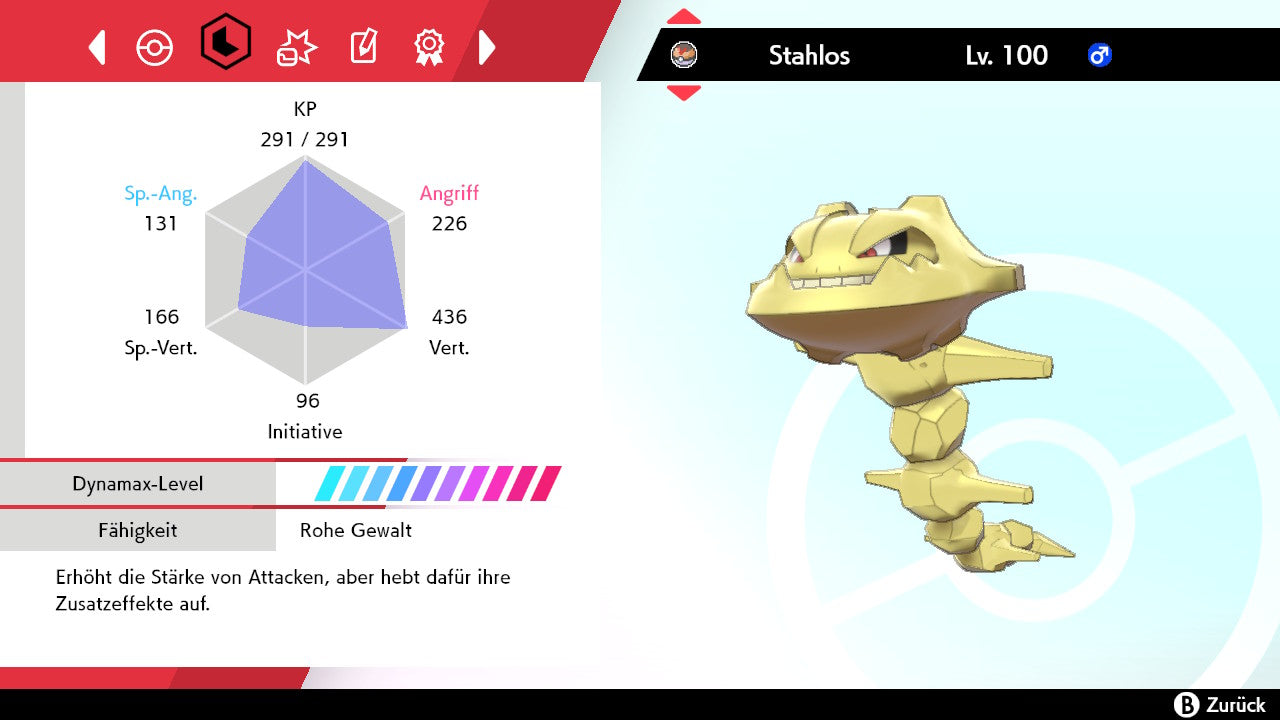Open the Poké Ball overview tab
Screen dimensions: 1280x720
(x=155, y=47)
